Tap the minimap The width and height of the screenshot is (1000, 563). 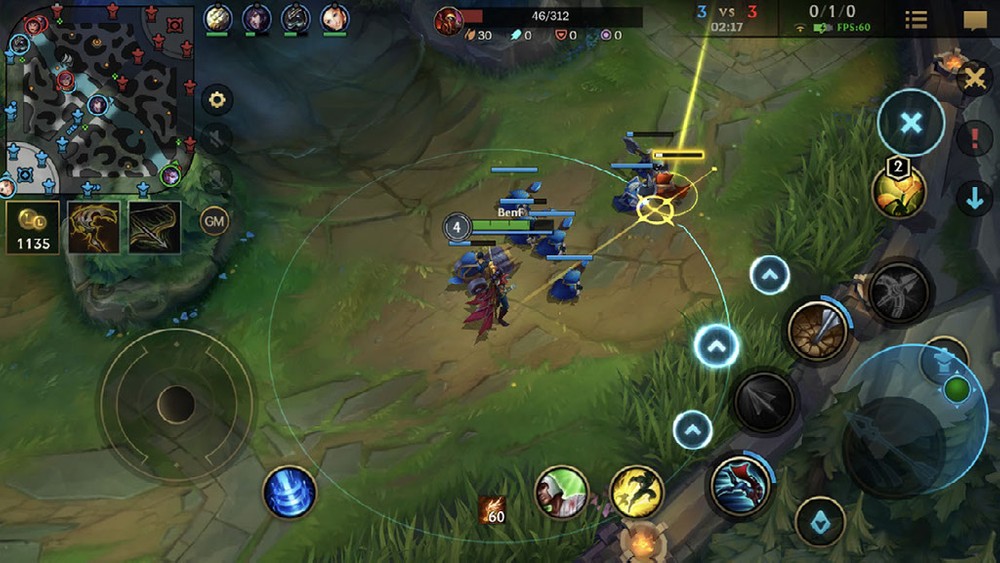pos(98,98)
